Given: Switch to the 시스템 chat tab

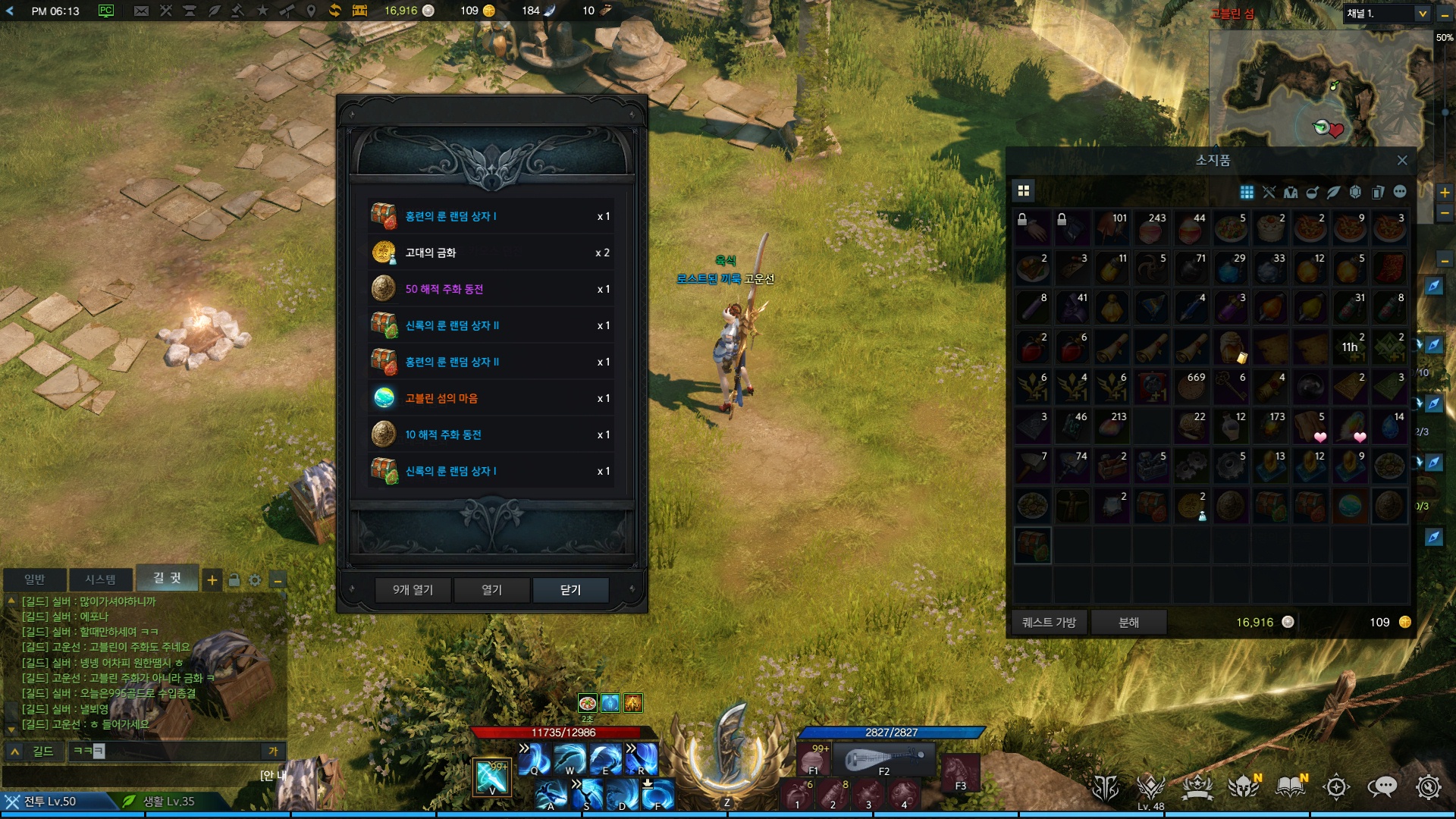Looking at the screenshot, I should pos(100,579).
